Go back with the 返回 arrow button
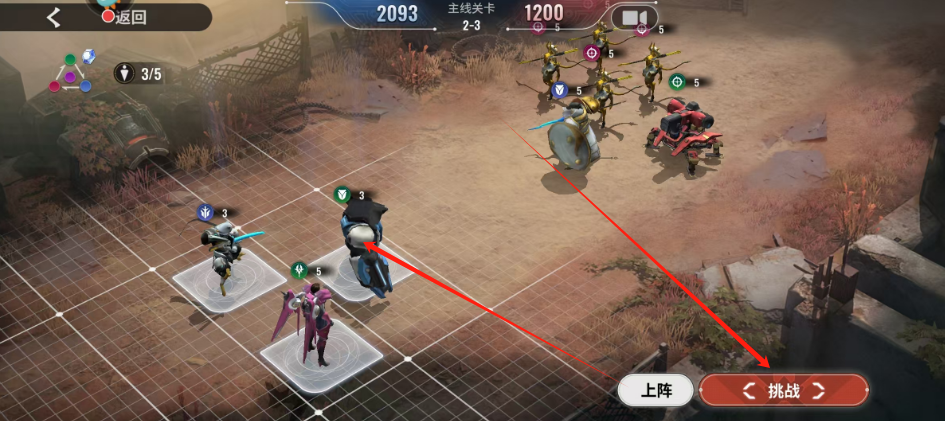 point(54,16)
